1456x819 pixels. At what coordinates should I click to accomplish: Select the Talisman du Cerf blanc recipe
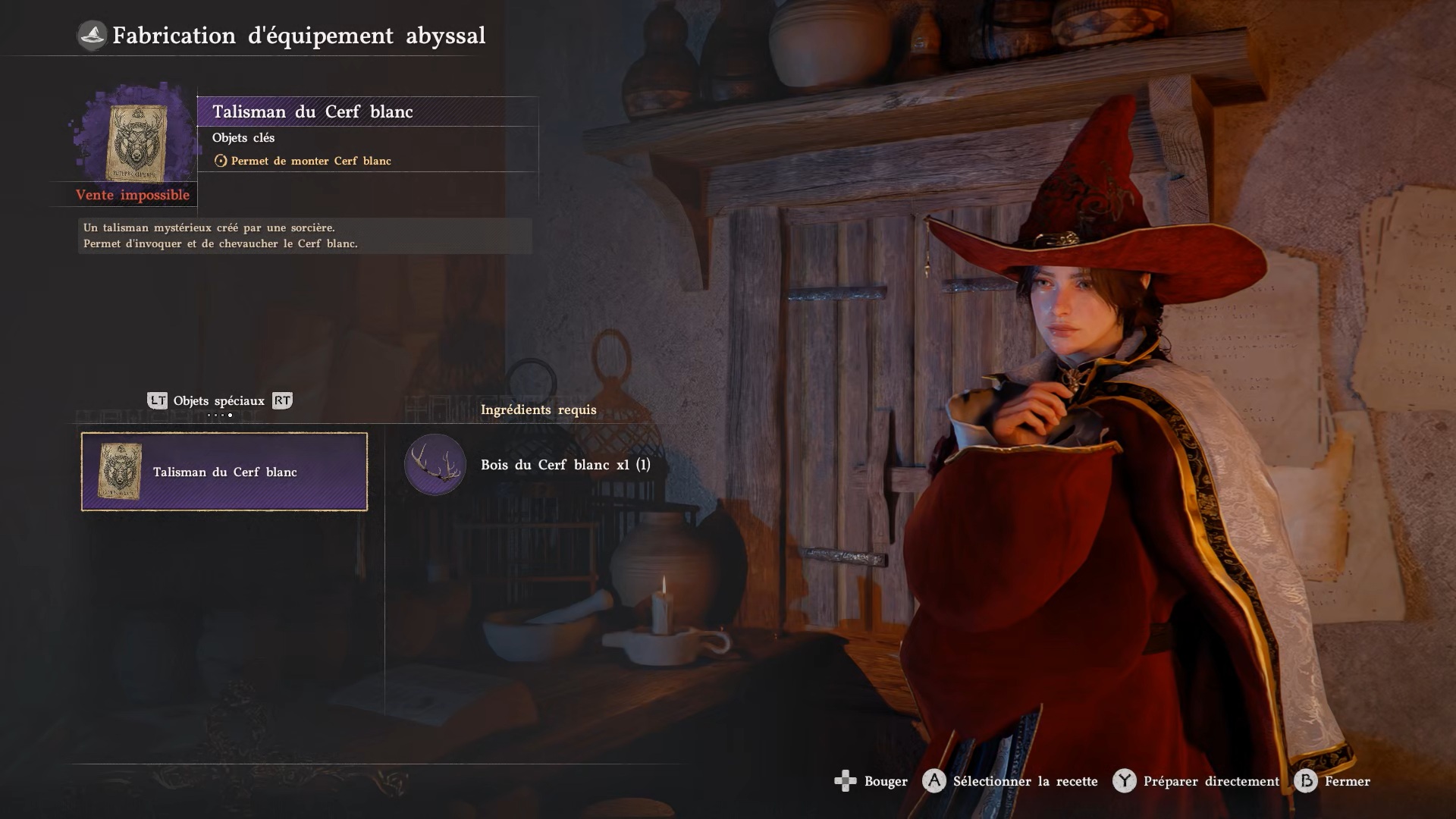(x=224, y=472)
